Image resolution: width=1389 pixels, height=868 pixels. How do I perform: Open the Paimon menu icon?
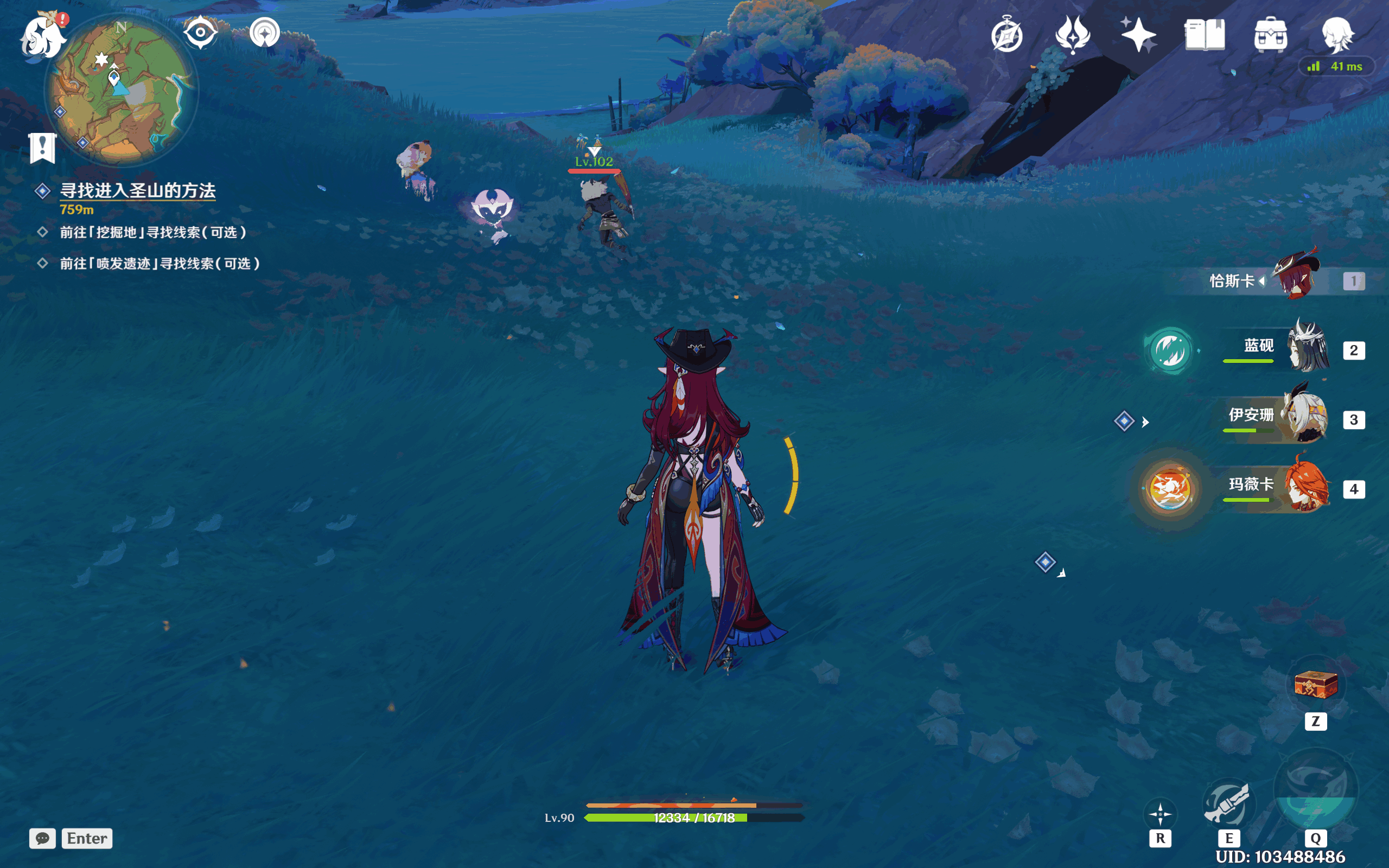tap(42, 37)
